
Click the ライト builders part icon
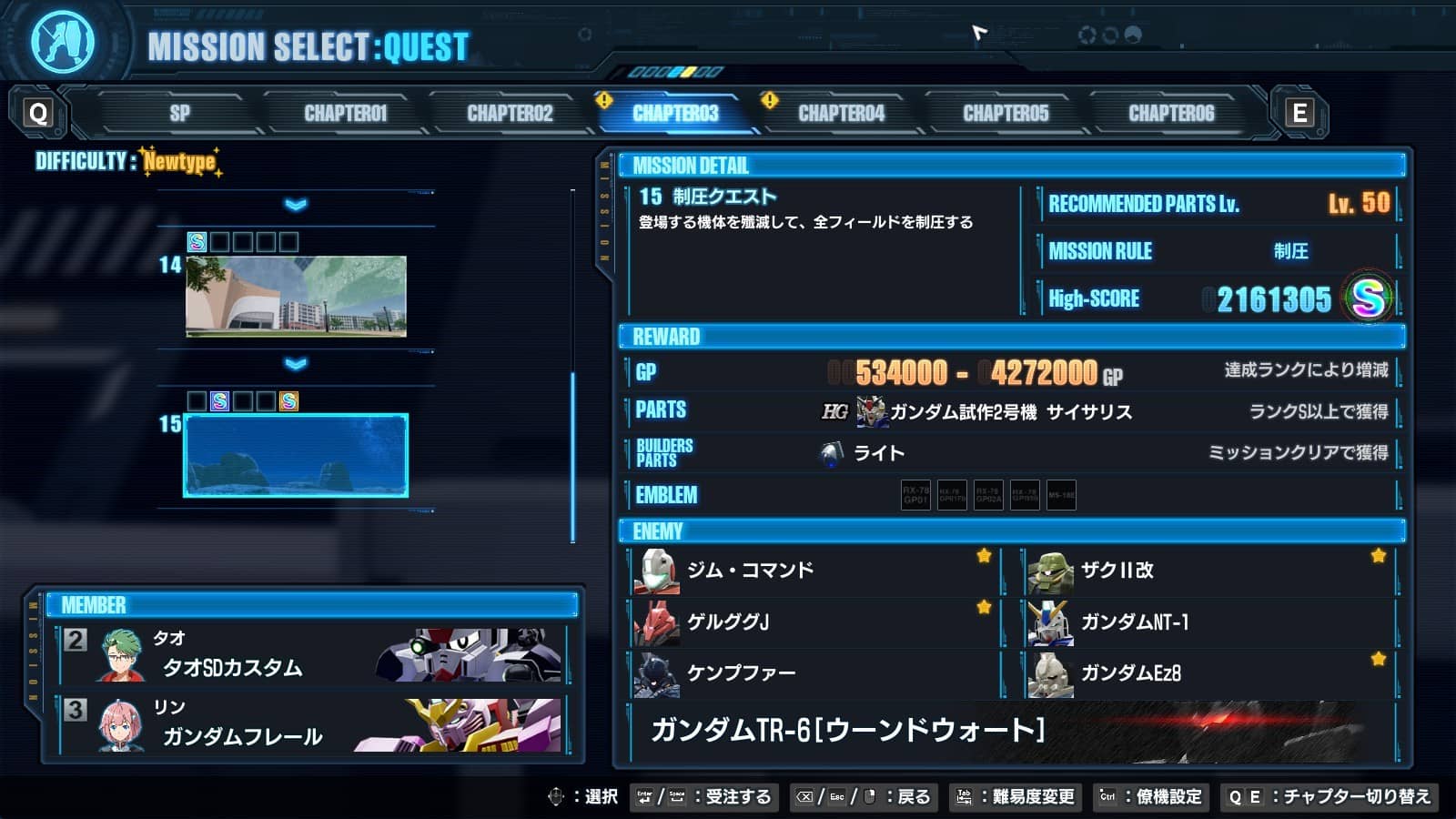pos(831,450)
